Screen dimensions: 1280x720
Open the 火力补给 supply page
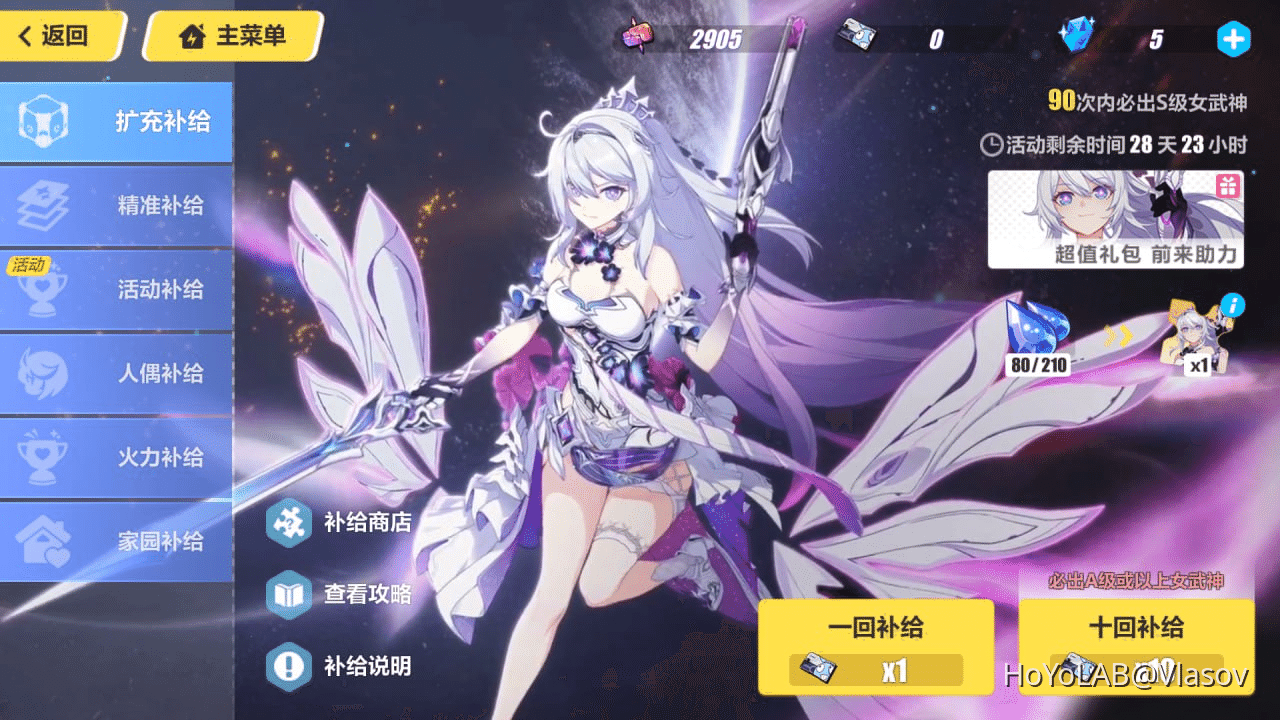point(117,457)
